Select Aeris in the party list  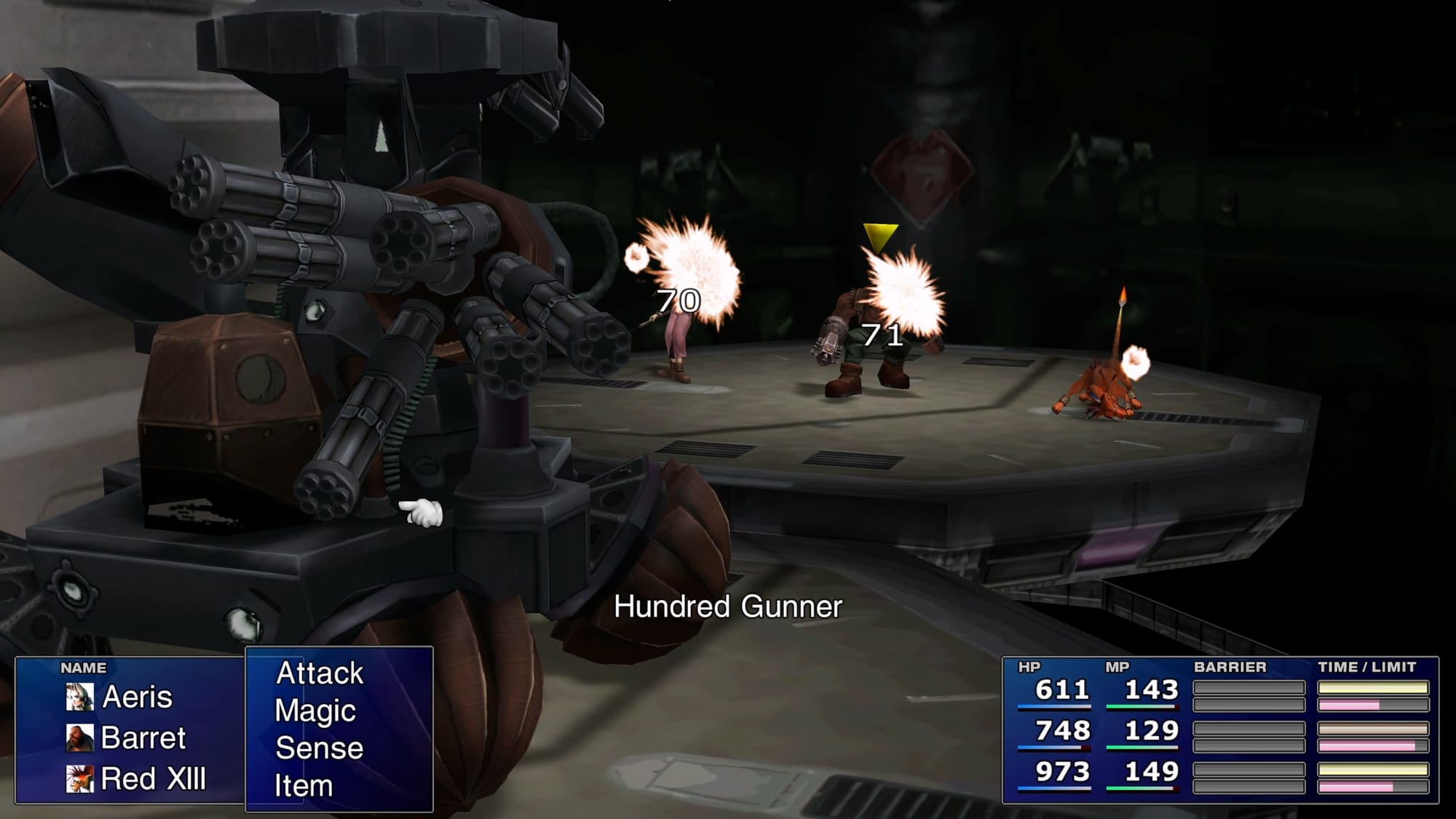137,697
